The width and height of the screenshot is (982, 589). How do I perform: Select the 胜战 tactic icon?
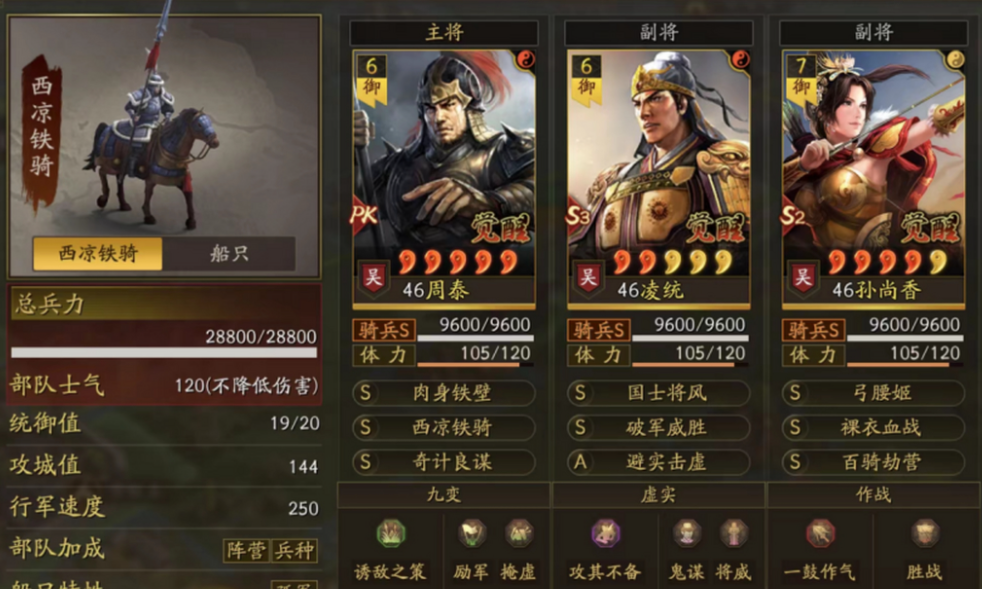pyautogui.click(x=925, y=535)
